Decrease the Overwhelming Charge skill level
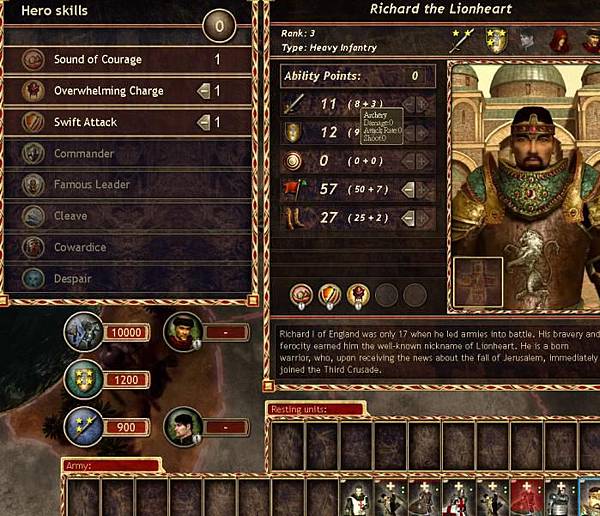Screen dimensions: 600x516 click(203, 91)
